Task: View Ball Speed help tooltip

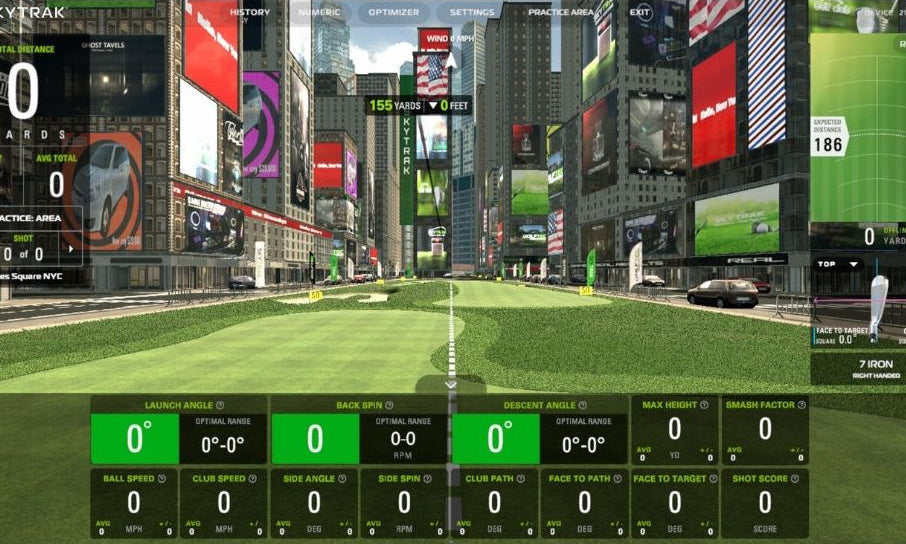Action: pos(161,479)
